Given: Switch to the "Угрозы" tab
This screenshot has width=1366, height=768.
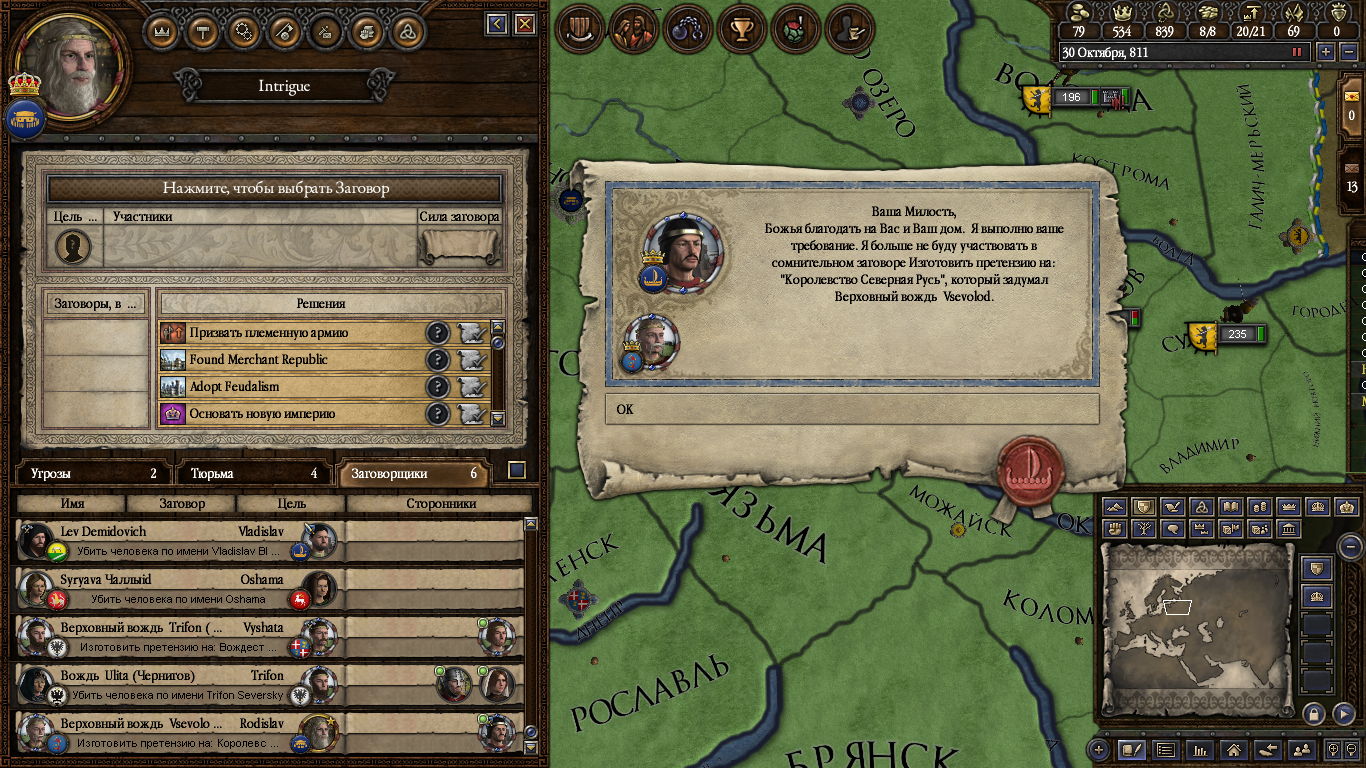Looking at the screenshot, I should (94, 473).
